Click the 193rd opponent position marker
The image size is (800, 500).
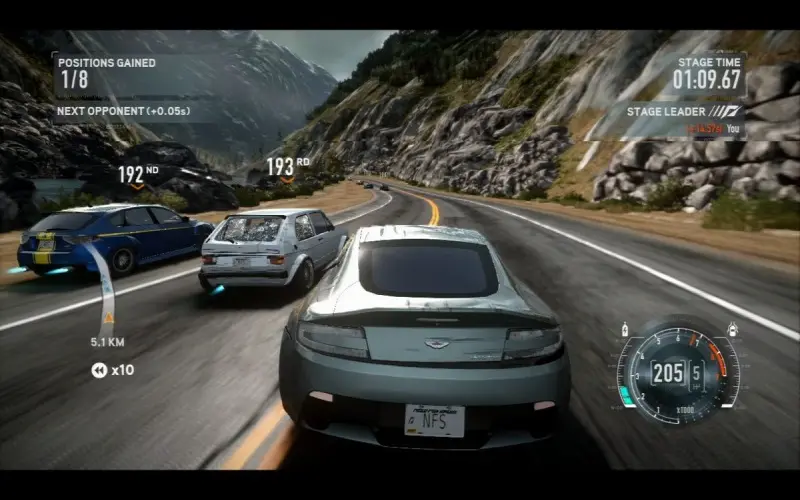point(287,168)
